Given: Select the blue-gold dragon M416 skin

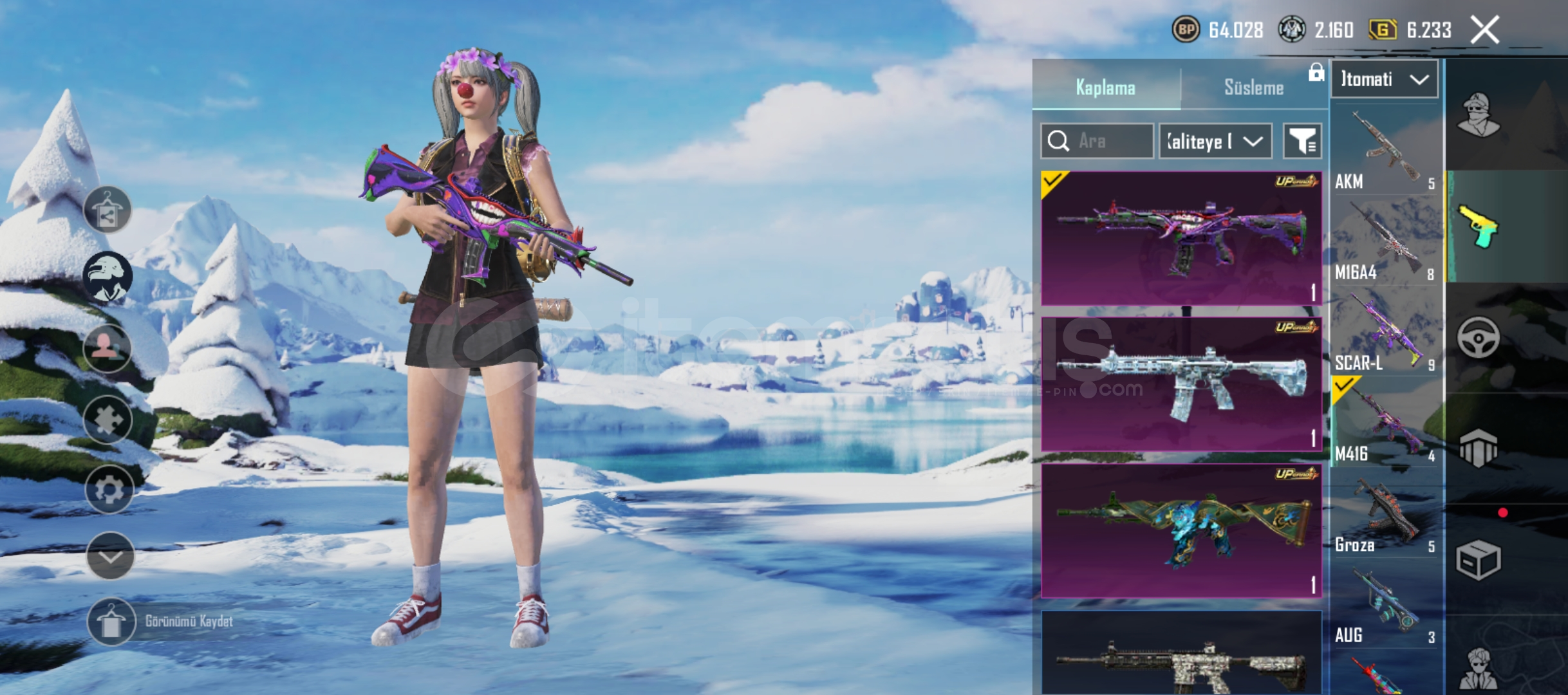Looking at the screenshot, I should pyautogui.click(x=1181, y=531).
